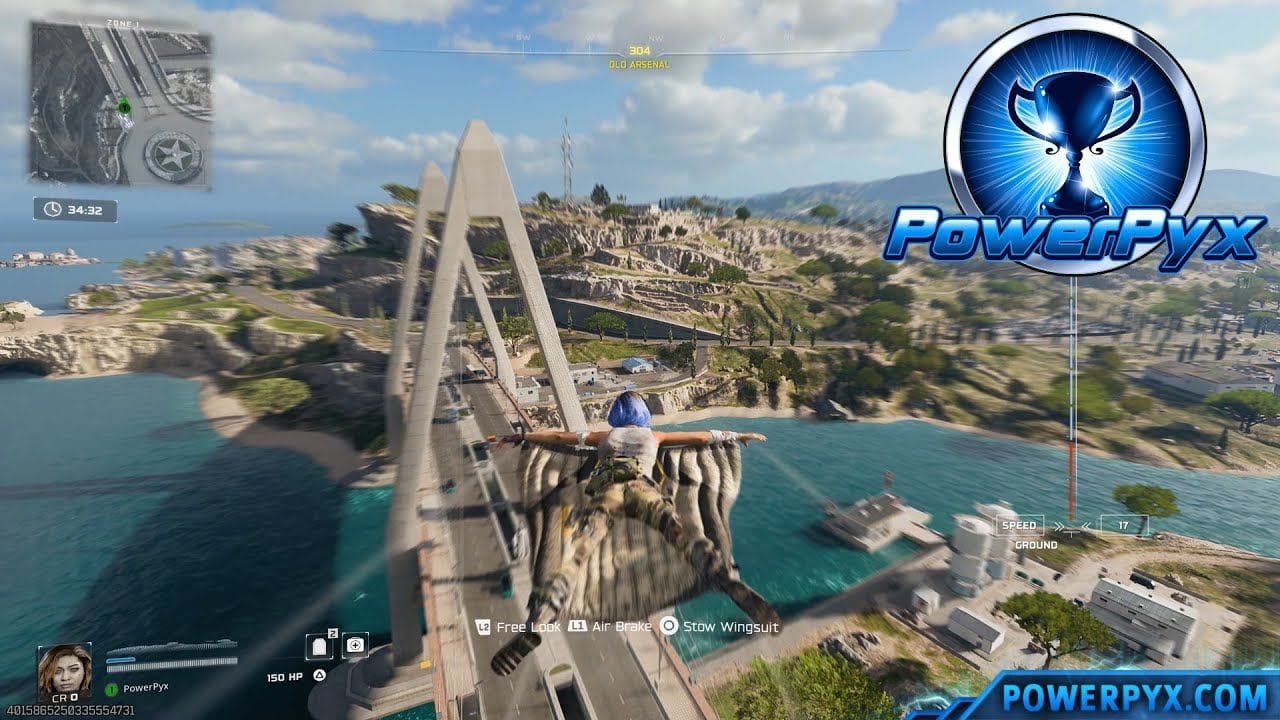
Task: Use the medkit slot icon
Action: click(355, 646)
